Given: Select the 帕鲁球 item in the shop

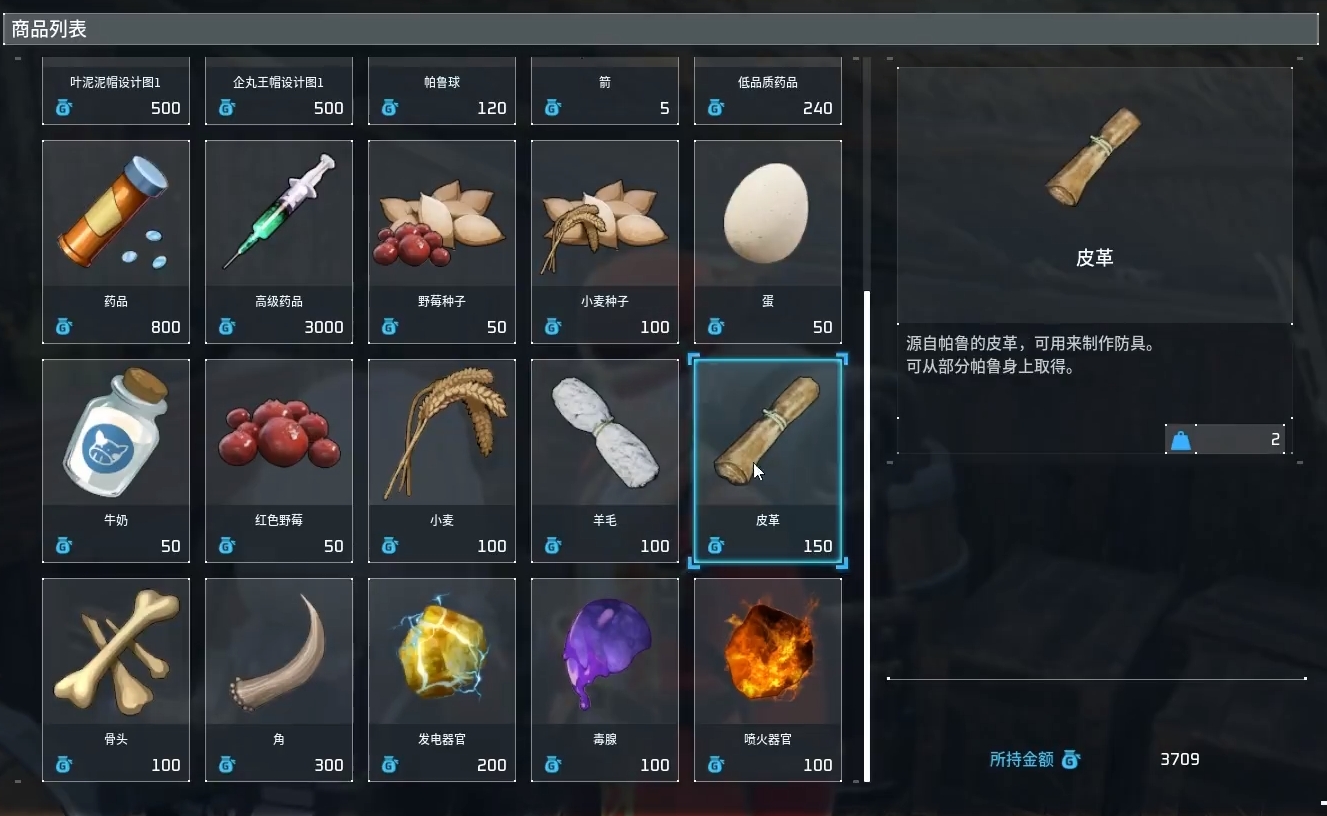Looking at the screenshot, I should pos(442,91).
